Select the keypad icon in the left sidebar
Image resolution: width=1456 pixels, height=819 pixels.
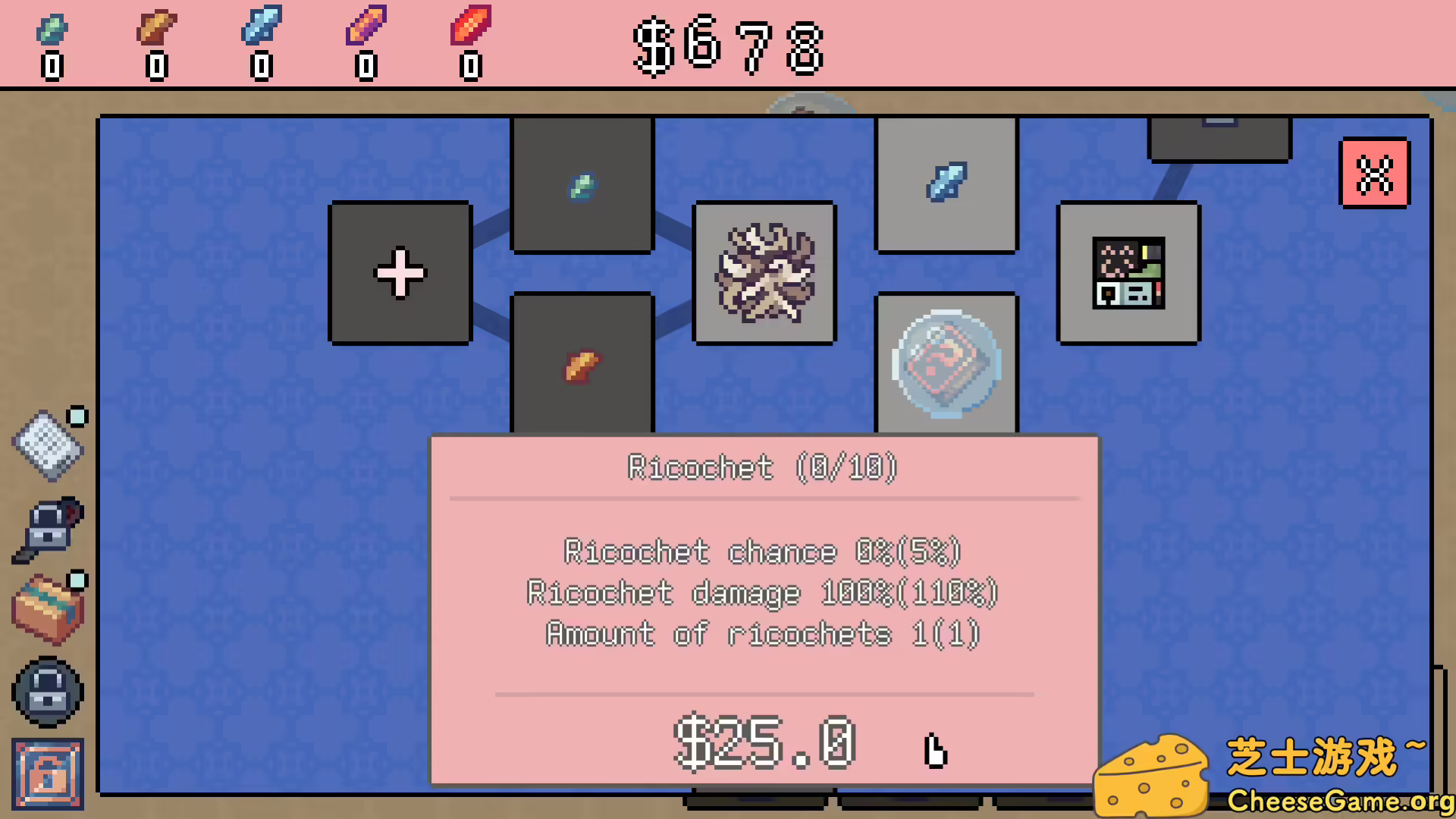pyautogui.click(x=48, y=447)
